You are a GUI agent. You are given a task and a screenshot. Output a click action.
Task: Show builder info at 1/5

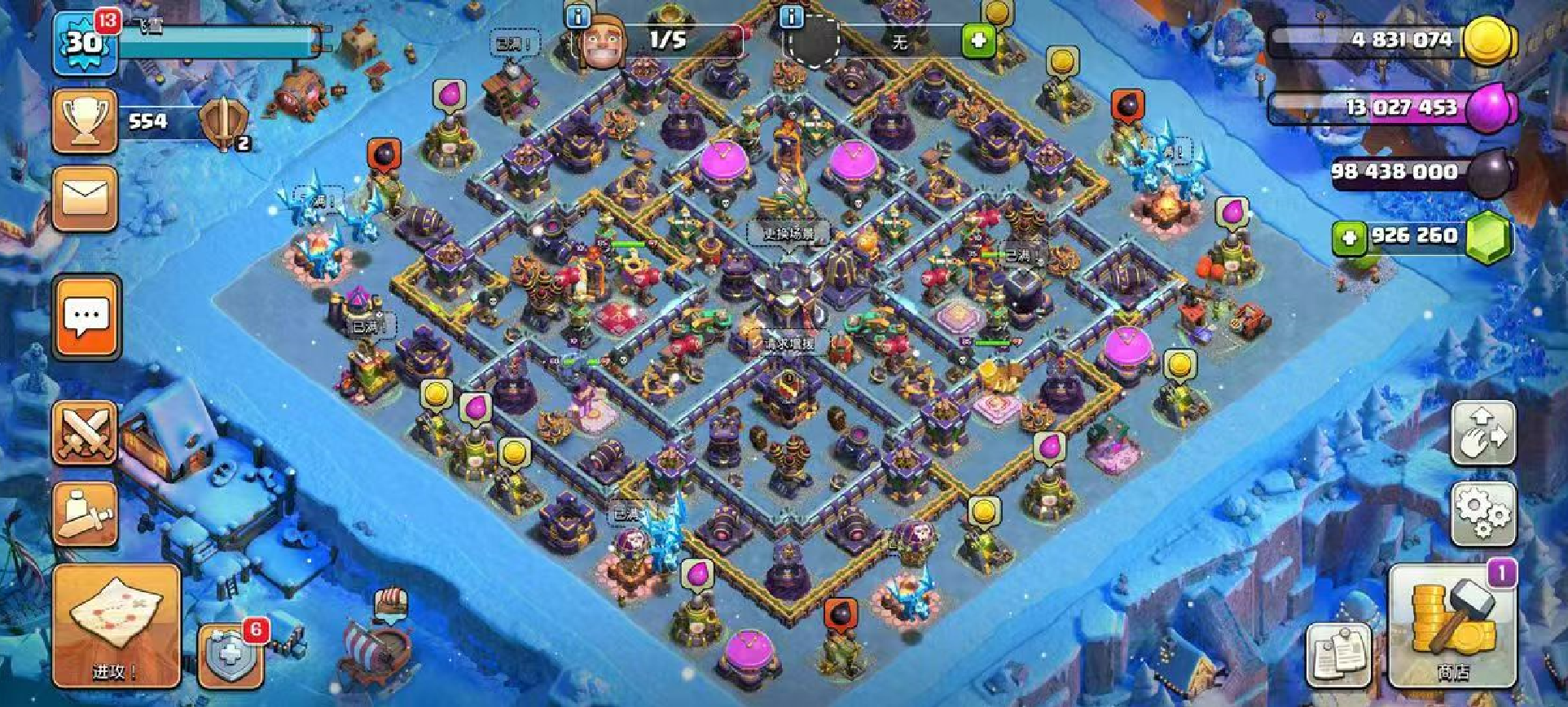578,18
